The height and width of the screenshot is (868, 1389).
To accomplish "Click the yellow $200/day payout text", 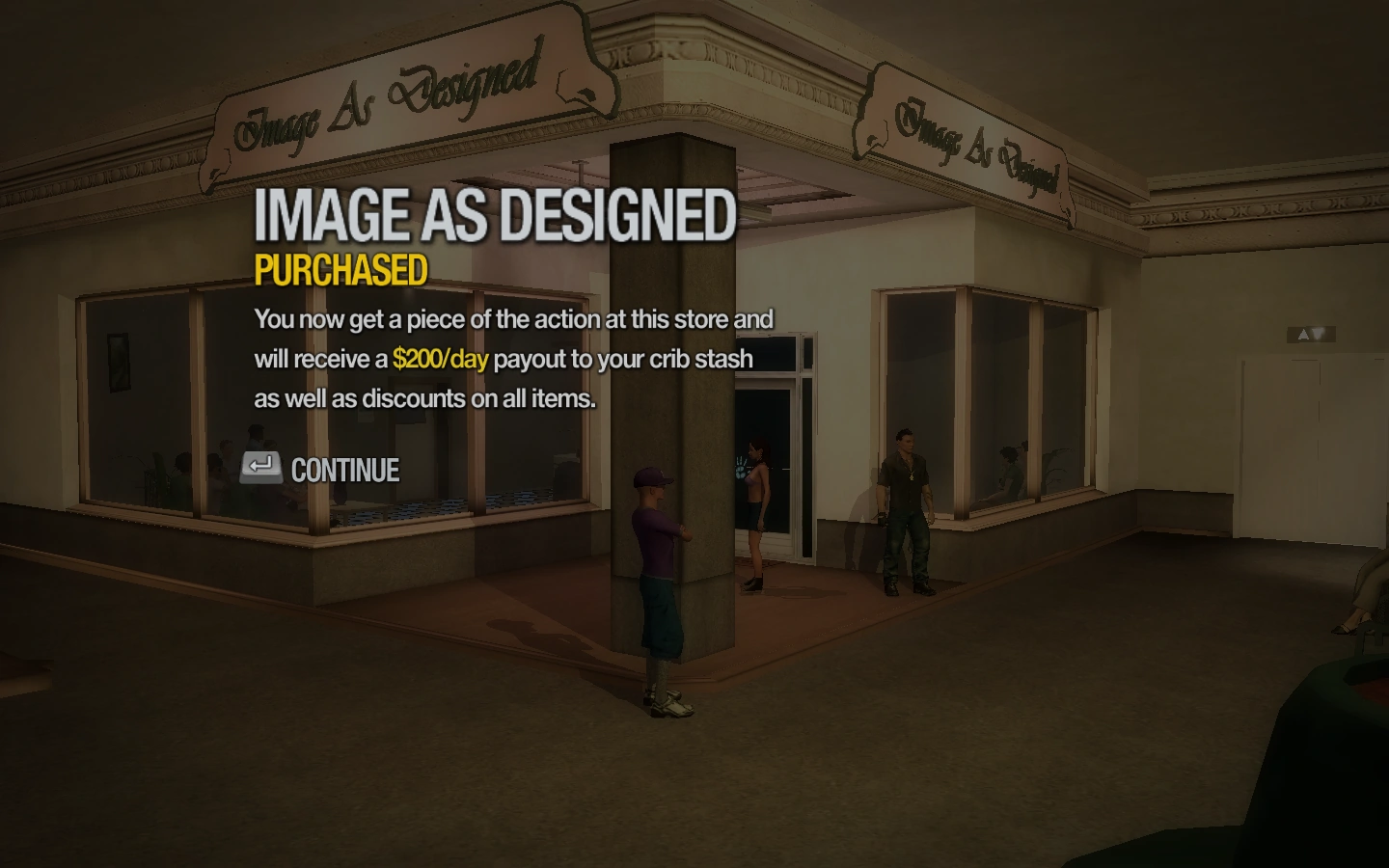I will tap(439, 359).
